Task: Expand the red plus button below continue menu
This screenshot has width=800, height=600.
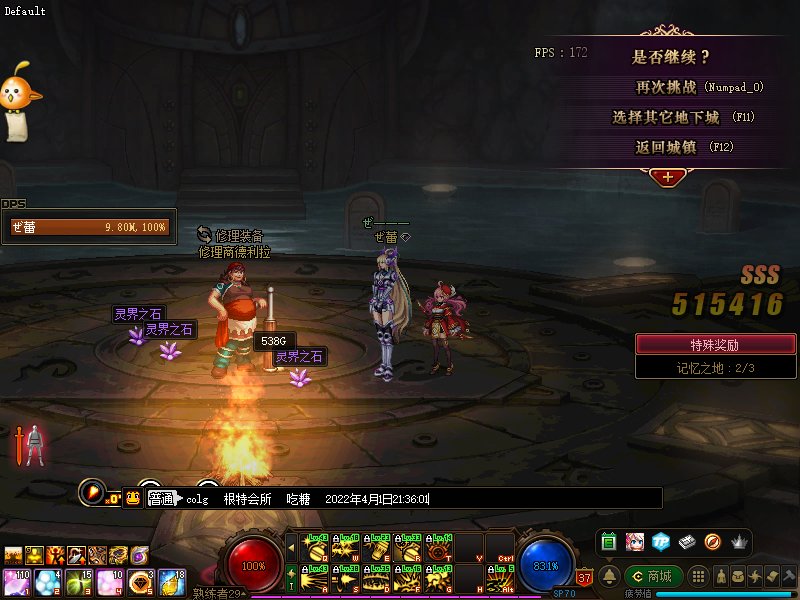Action: point(667,177)
